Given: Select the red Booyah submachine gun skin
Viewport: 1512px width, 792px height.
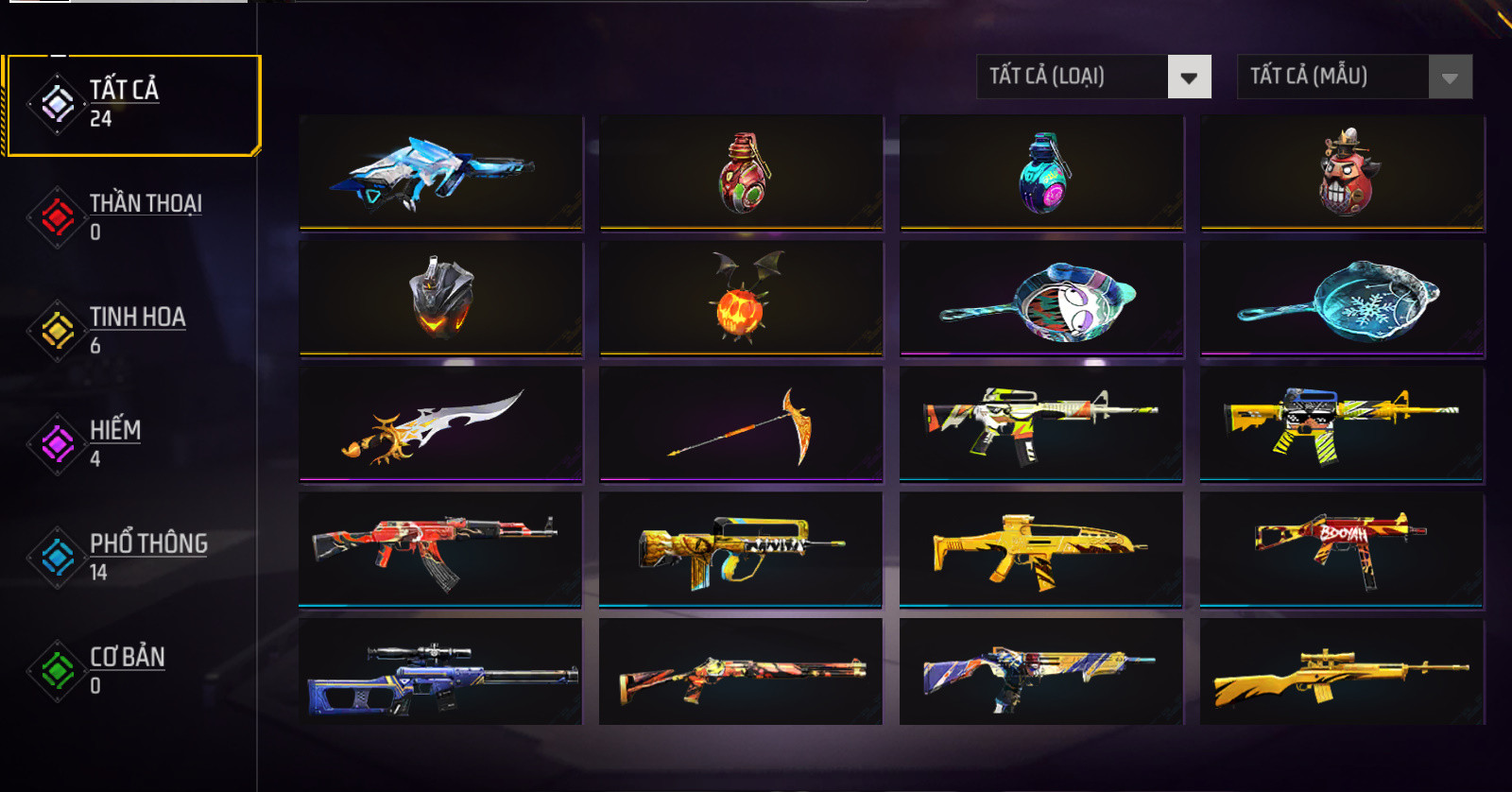Looking at the screenshot, I should click(x=1342, y=549).
